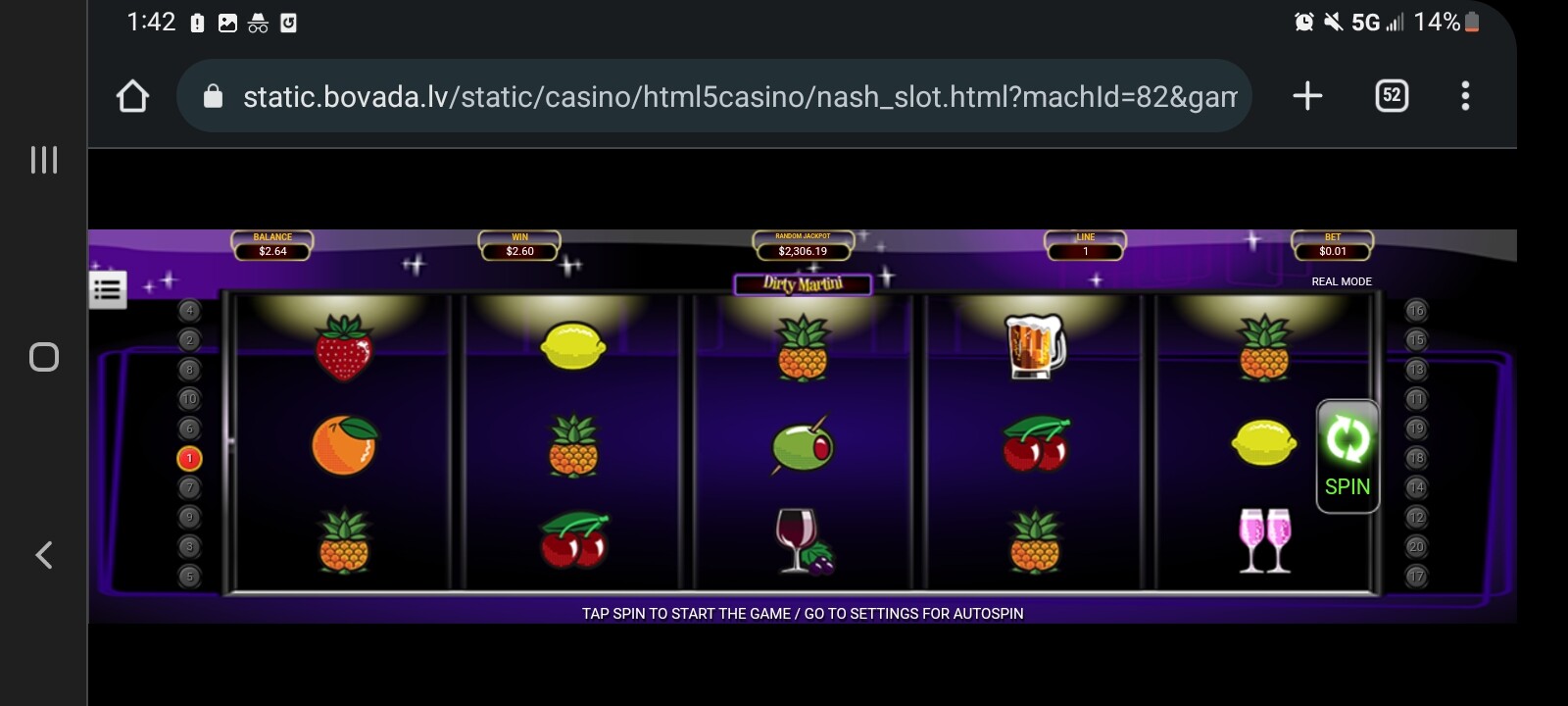Focus the bovada.lv address bar

point(725,96)
